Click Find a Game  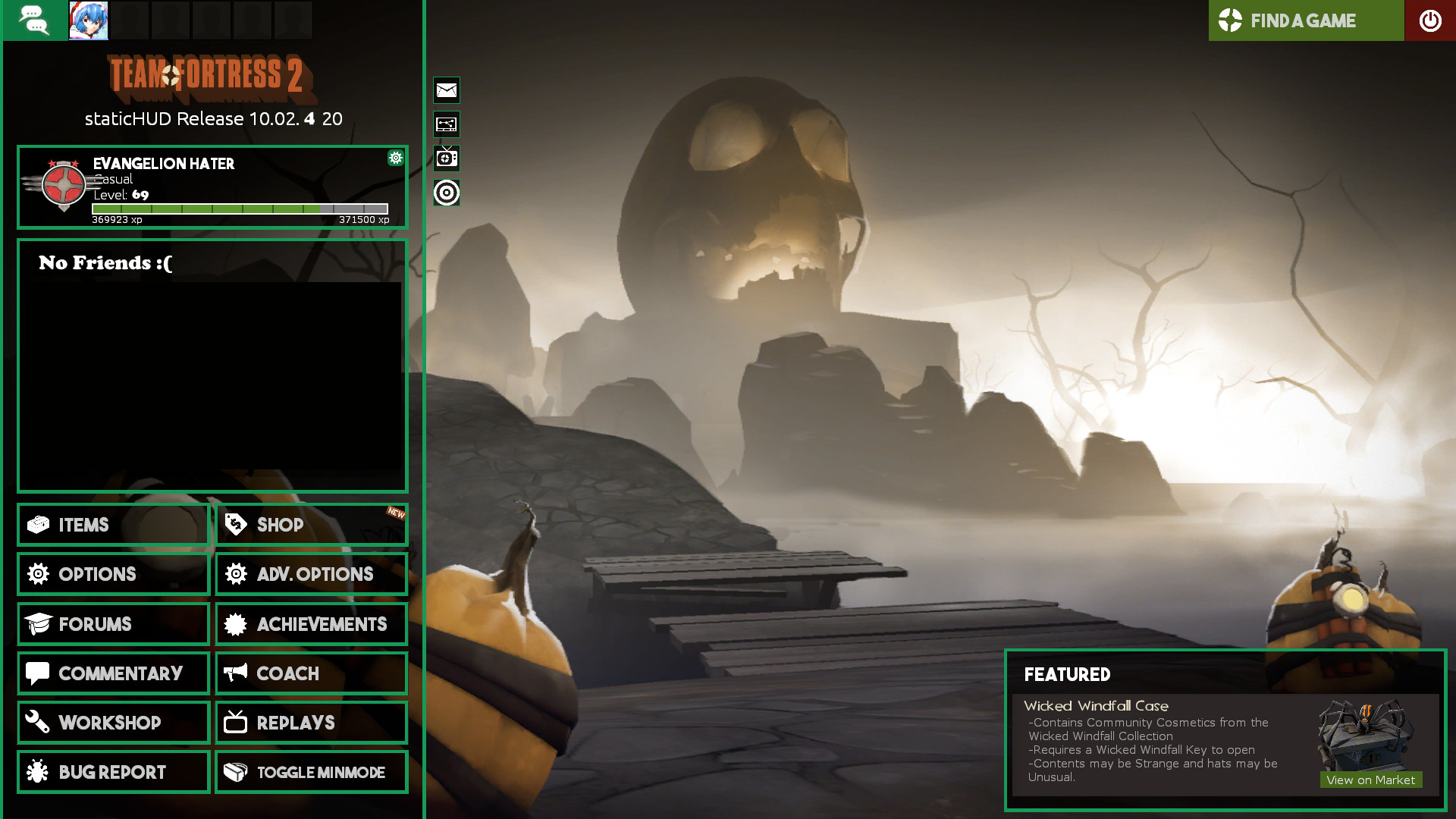pos(1305,20)
